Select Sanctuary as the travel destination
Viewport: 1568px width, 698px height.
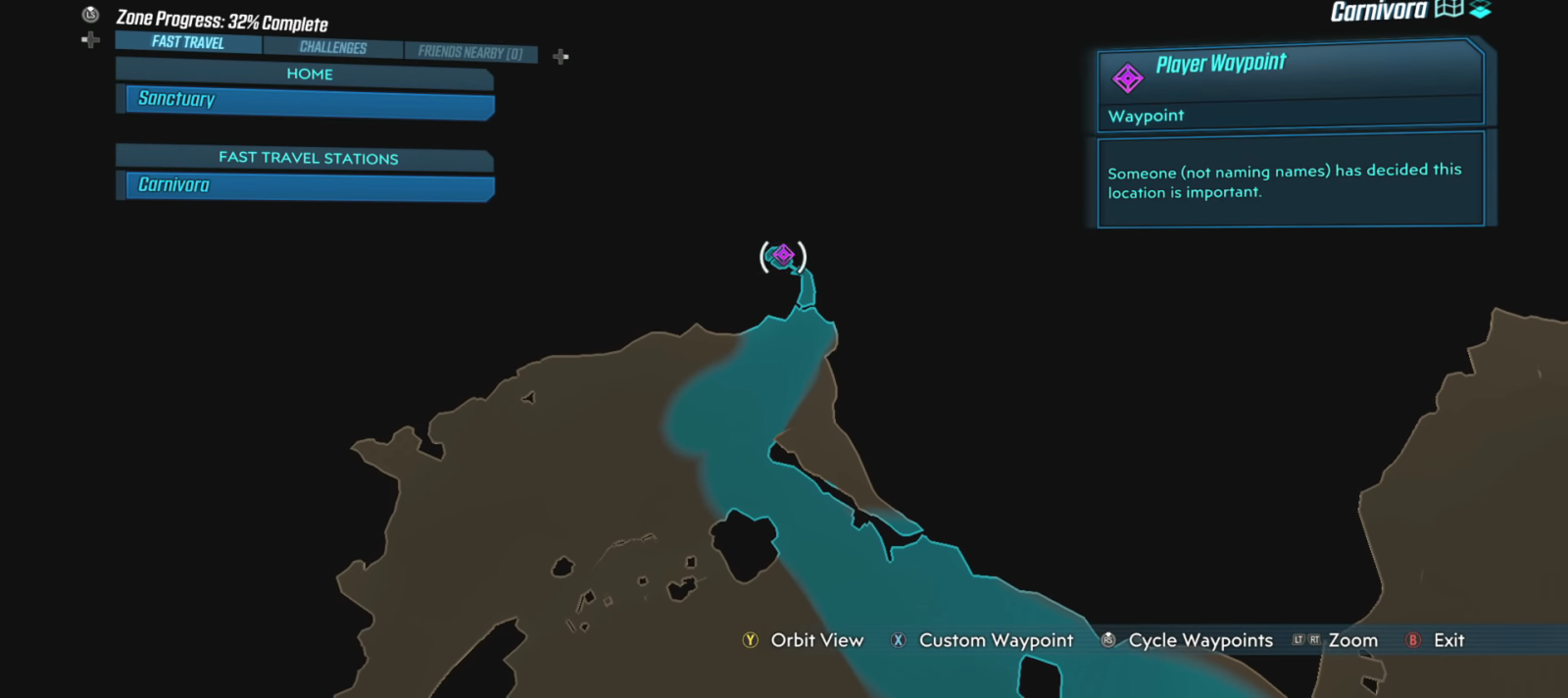click(x=309, y=100)
